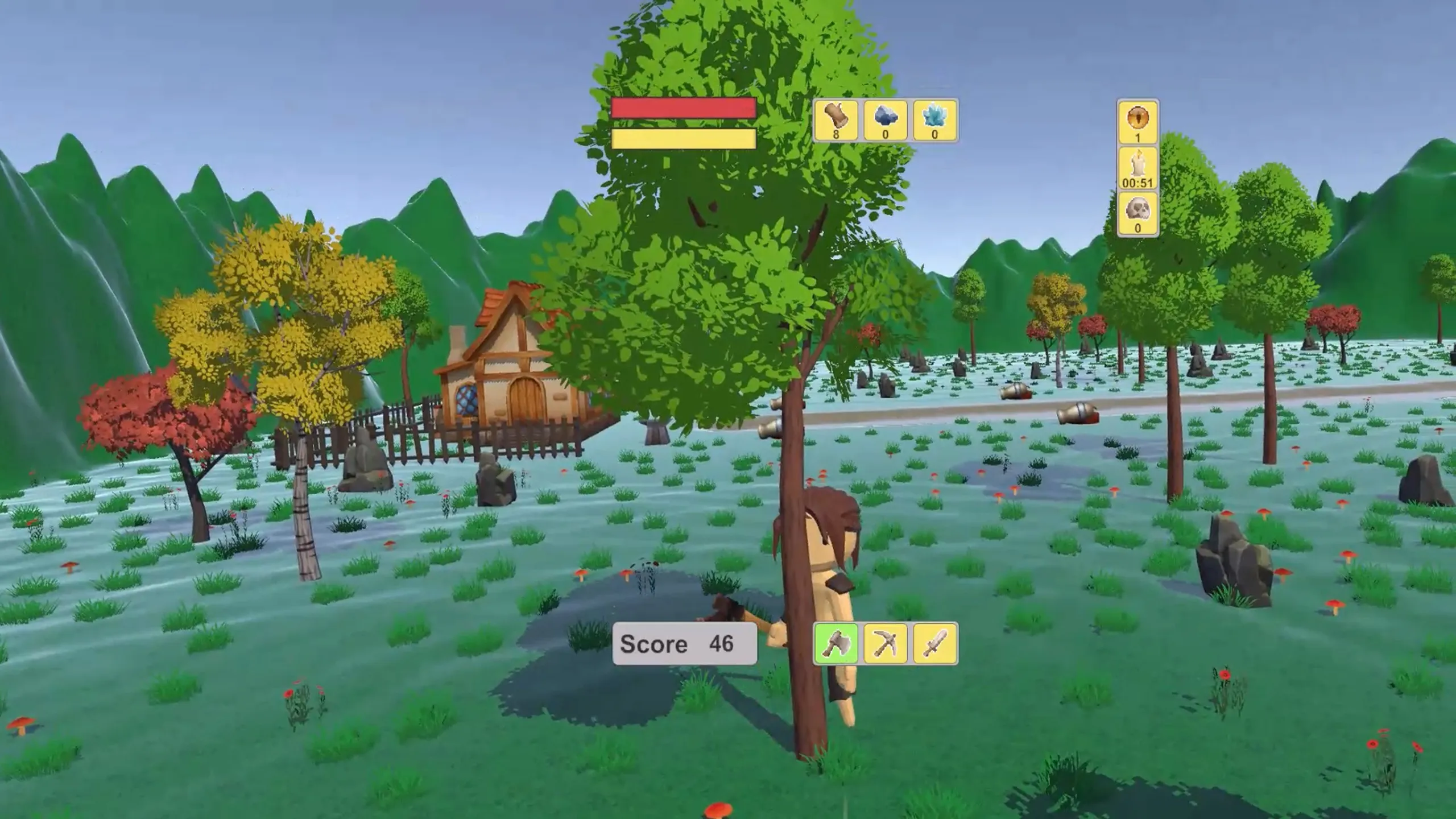Select the candle timer icon
Image resolution: width=1456 pixels, height=819 pixels.
pyautogui.click(x=1137, y=168)
